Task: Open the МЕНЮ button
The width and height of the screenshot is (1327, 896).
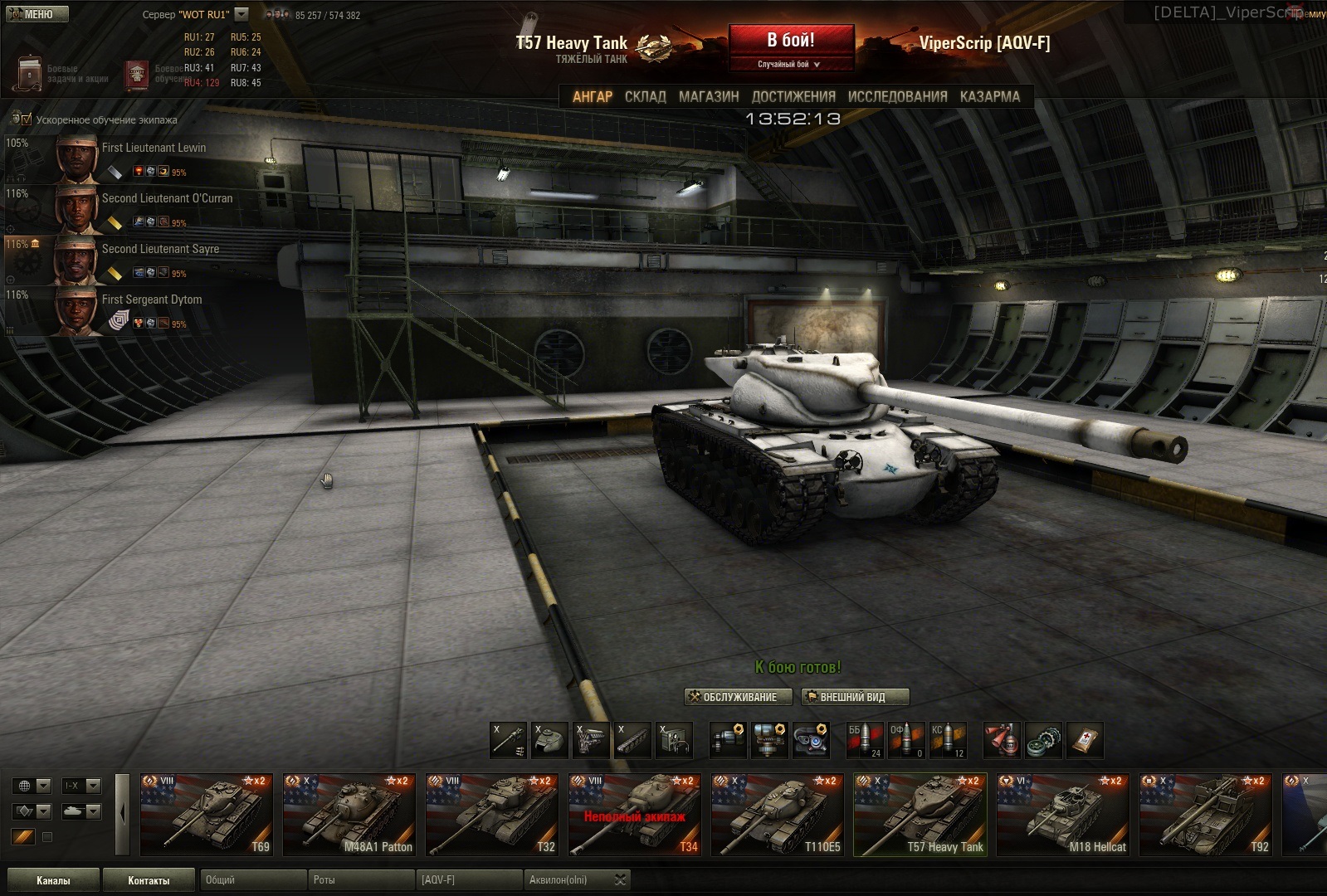Action: tap(36, 14)
